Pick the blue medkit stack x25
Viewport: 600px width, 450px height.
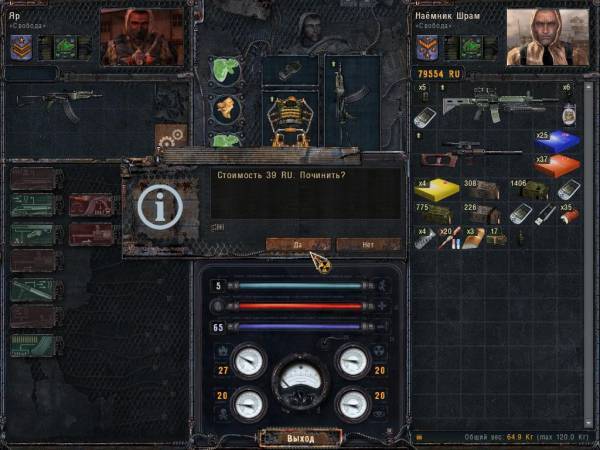(x=556, y=141)
